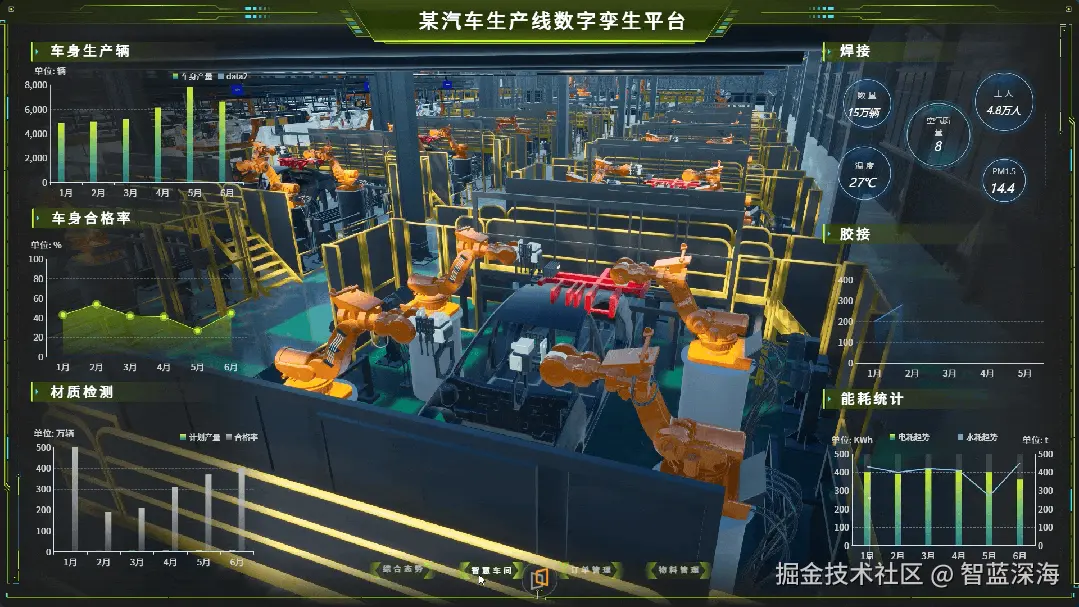Toggle the 车身产量 legend entry

coord(195,76)
